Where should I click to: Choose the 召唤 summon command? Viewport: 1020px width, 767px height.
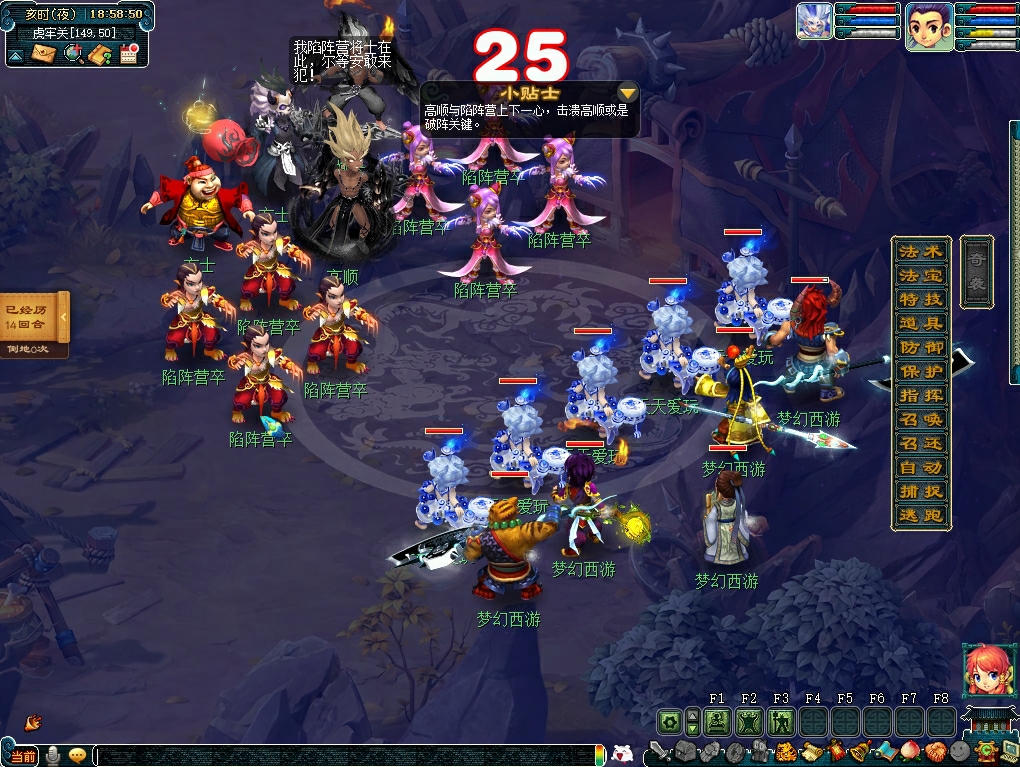921,420
